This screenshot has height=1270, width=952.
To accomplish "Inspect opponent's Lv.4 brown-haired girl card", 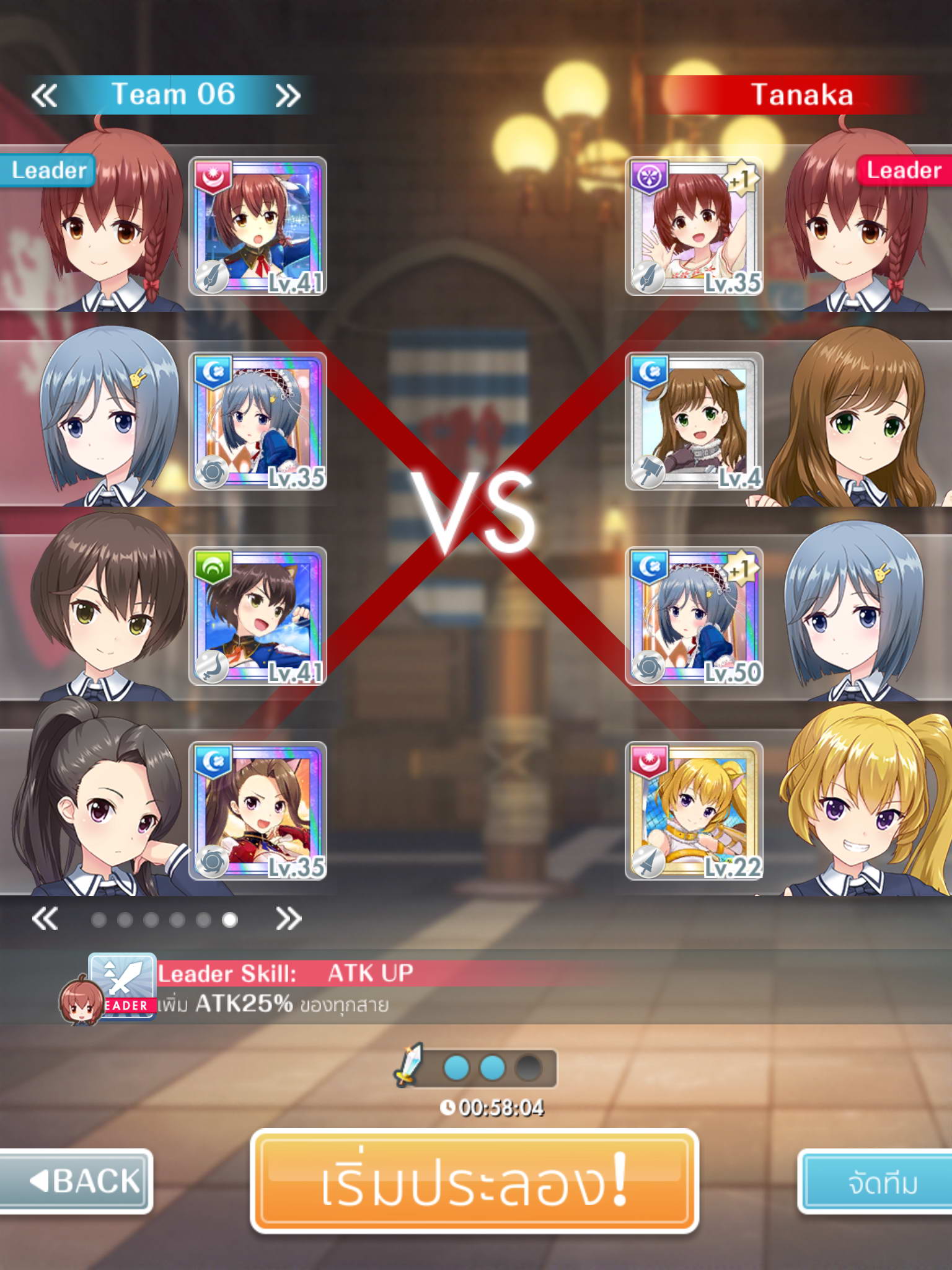I will [x=694, y=421].
